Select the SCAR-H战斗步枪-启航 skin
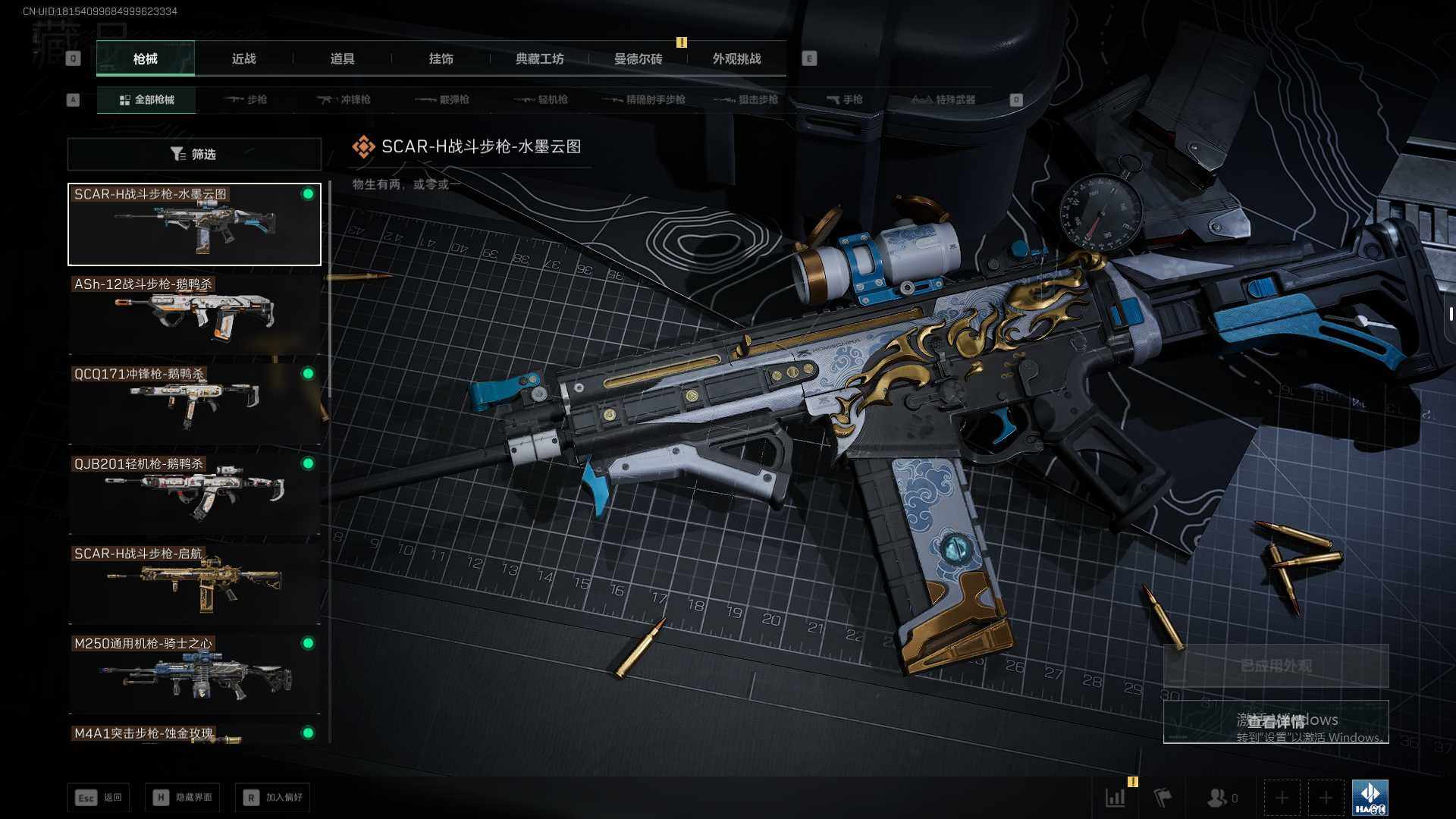 (x=194, y=583)
